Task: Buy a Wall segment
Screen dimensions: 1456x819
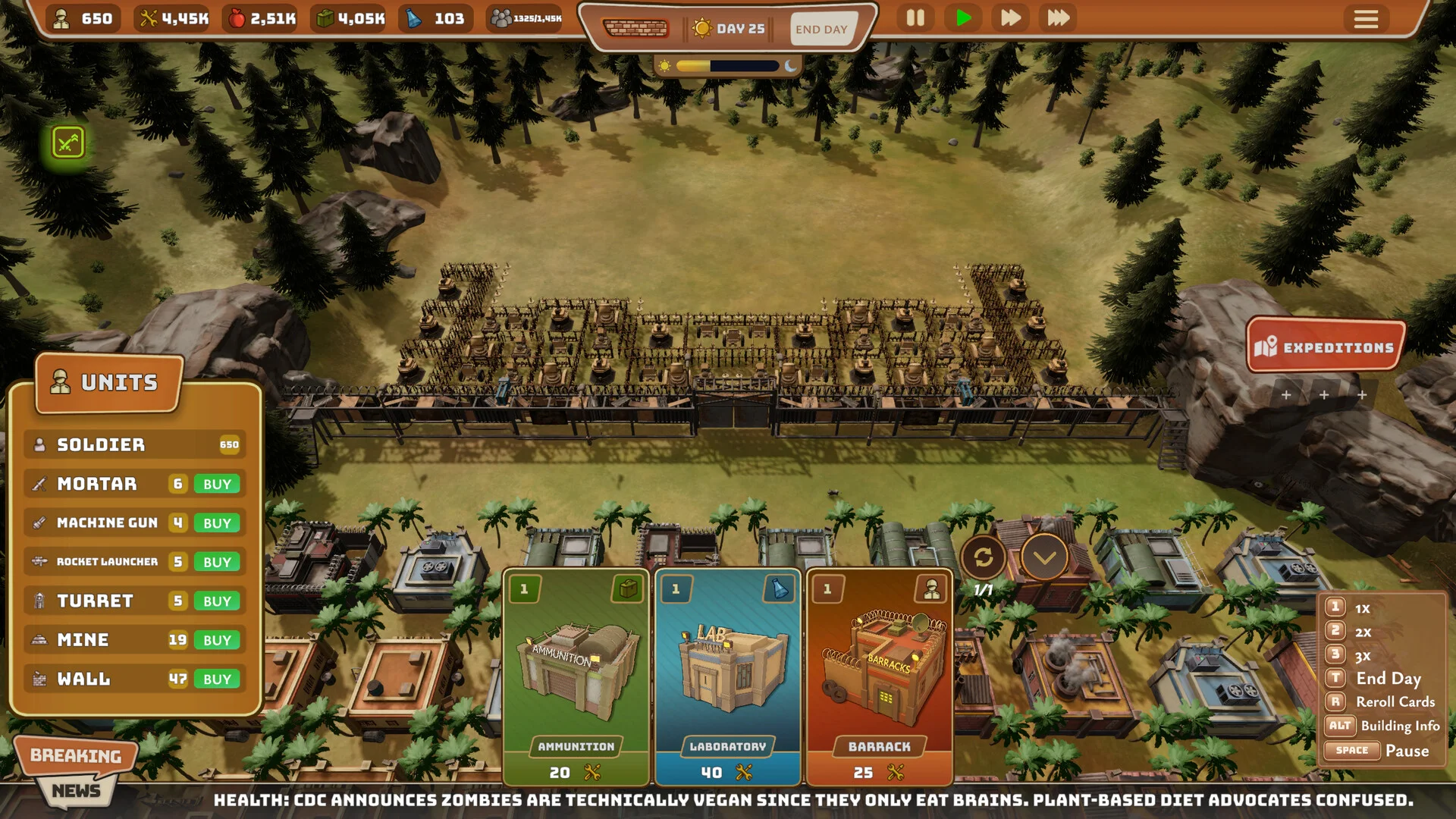Action: pyautogui.click(x=217, y=679)
